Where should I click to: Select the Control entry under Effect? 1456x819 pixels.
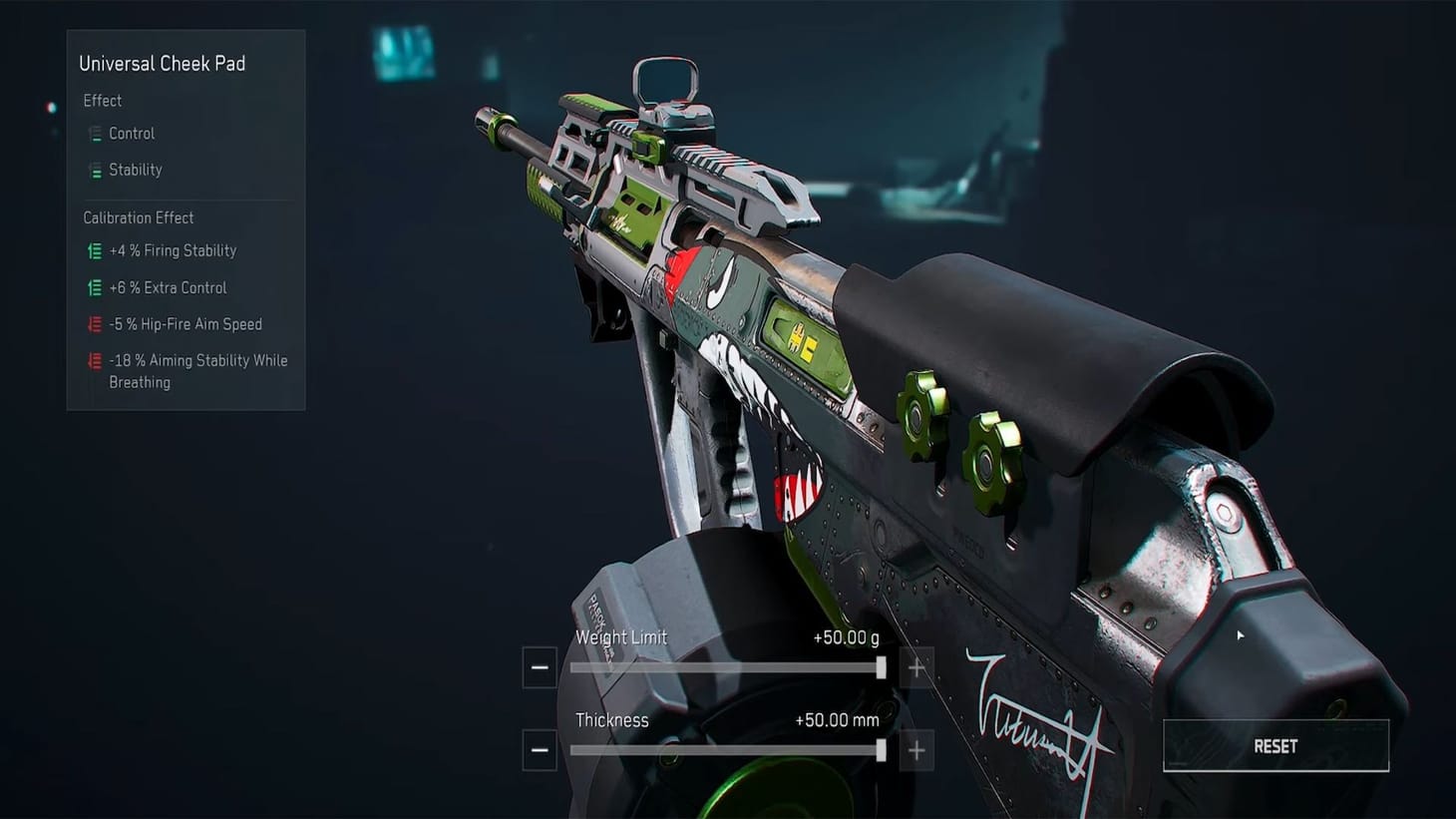tap(131, 133)
